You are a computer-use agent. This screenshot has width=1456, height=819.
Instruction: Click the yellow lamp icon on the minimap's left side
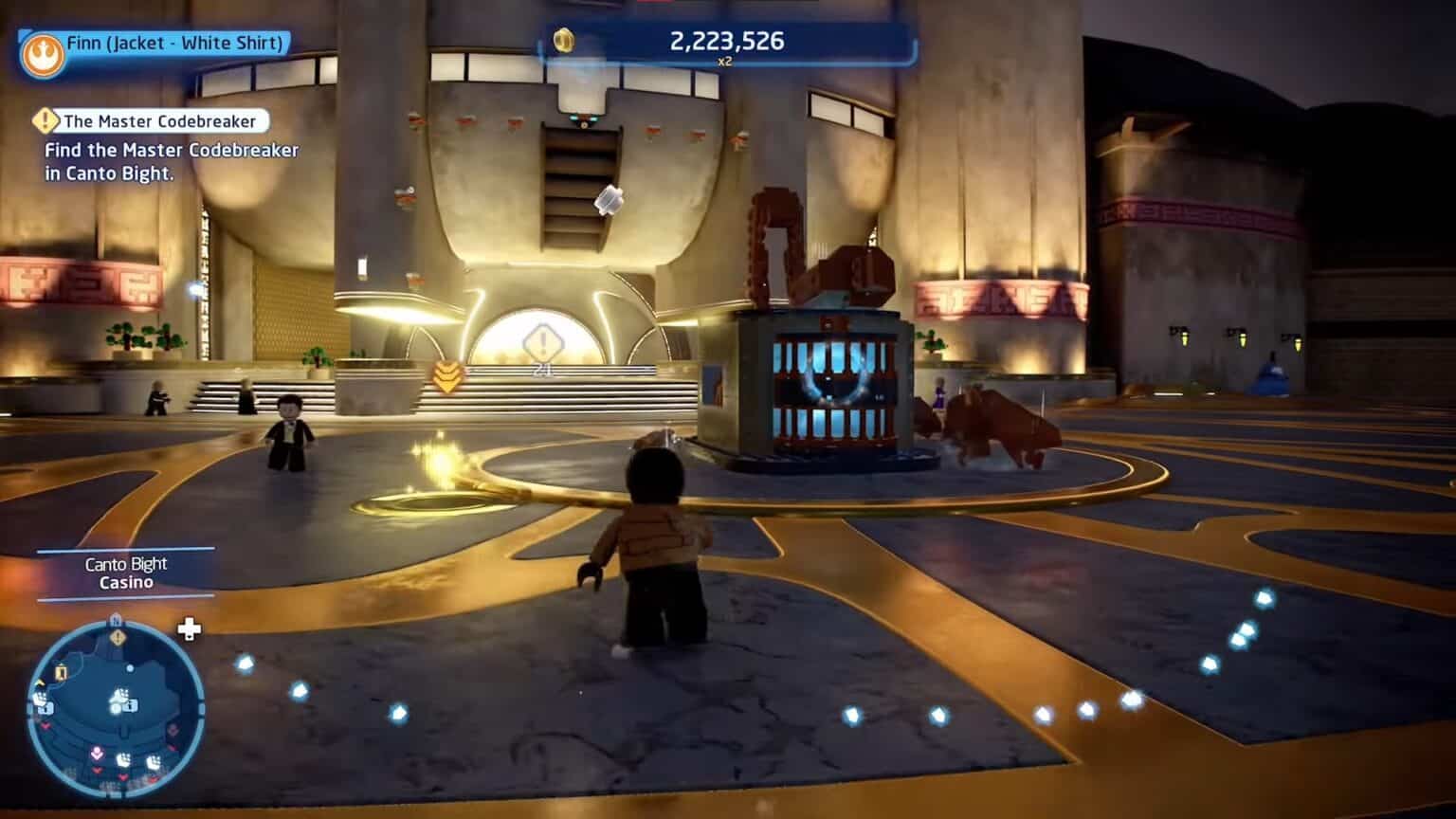click(60, 672)
